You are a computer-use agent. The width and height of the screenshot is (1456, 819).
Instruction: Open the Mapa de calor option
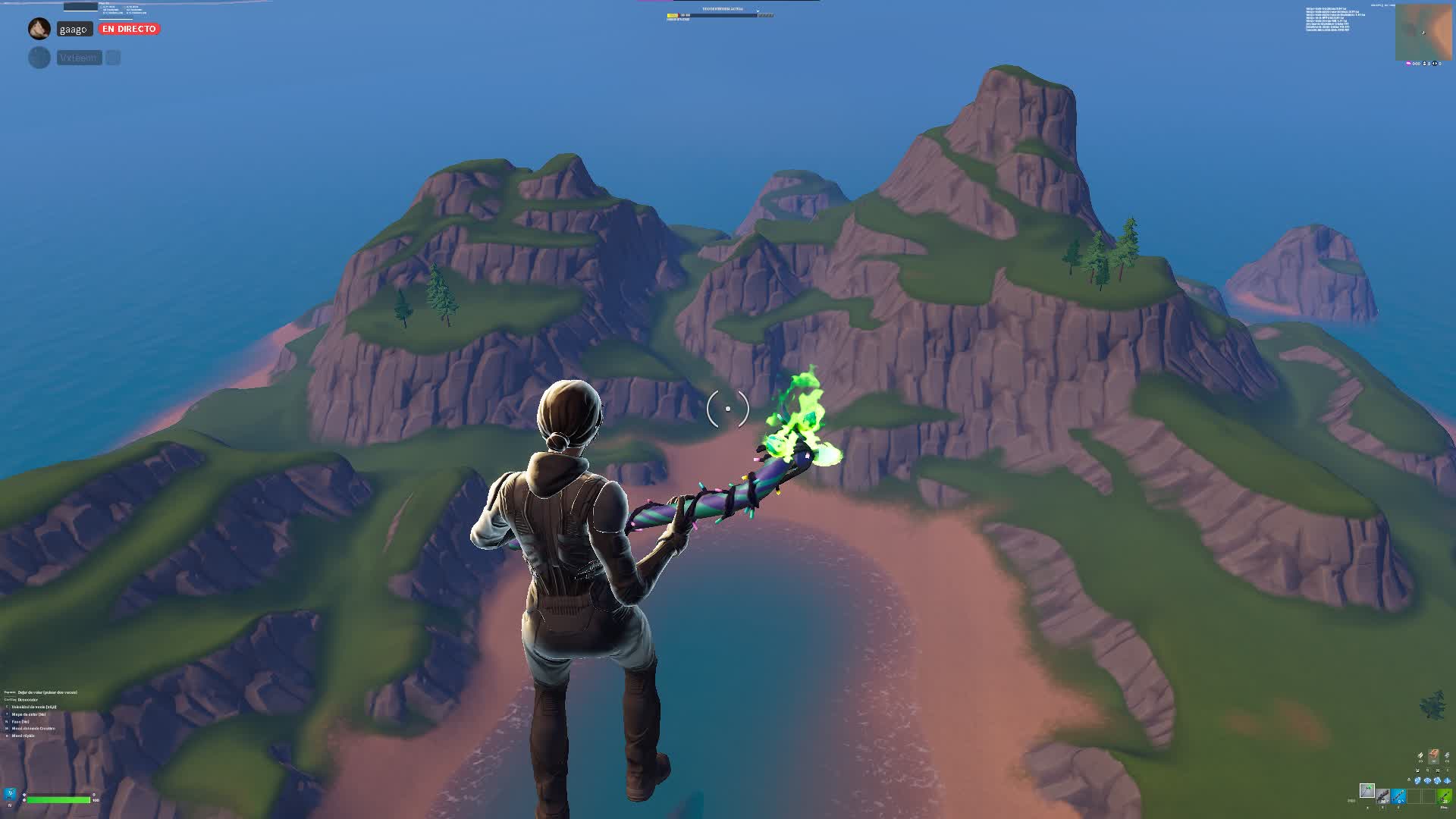click(29, 714)
